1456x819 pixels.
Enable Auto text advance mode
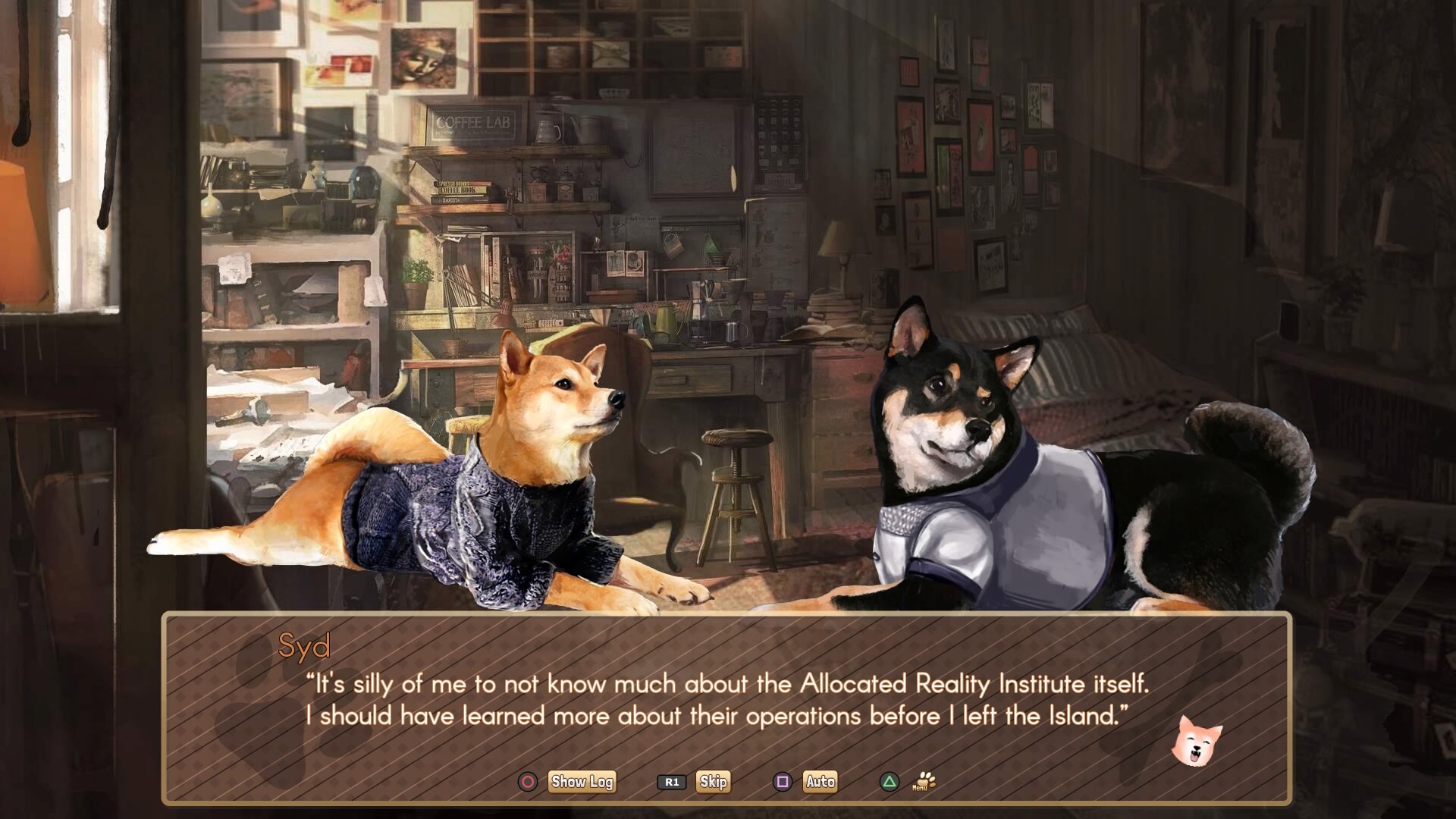click(820, 782)
